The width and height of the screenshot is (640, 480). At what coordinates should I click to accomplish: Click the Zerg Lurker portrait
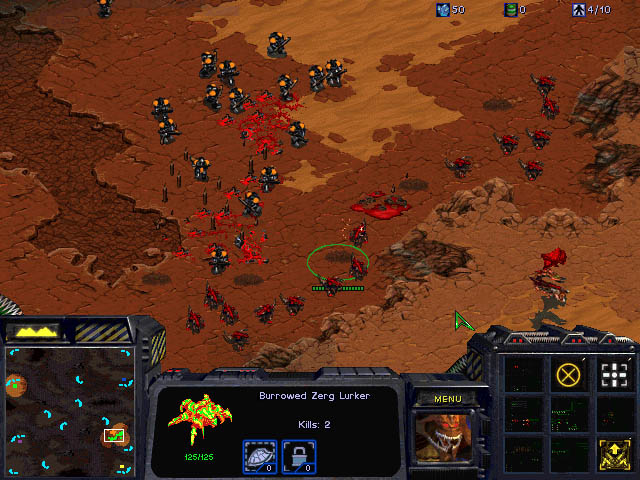click(x=447, y=442)
